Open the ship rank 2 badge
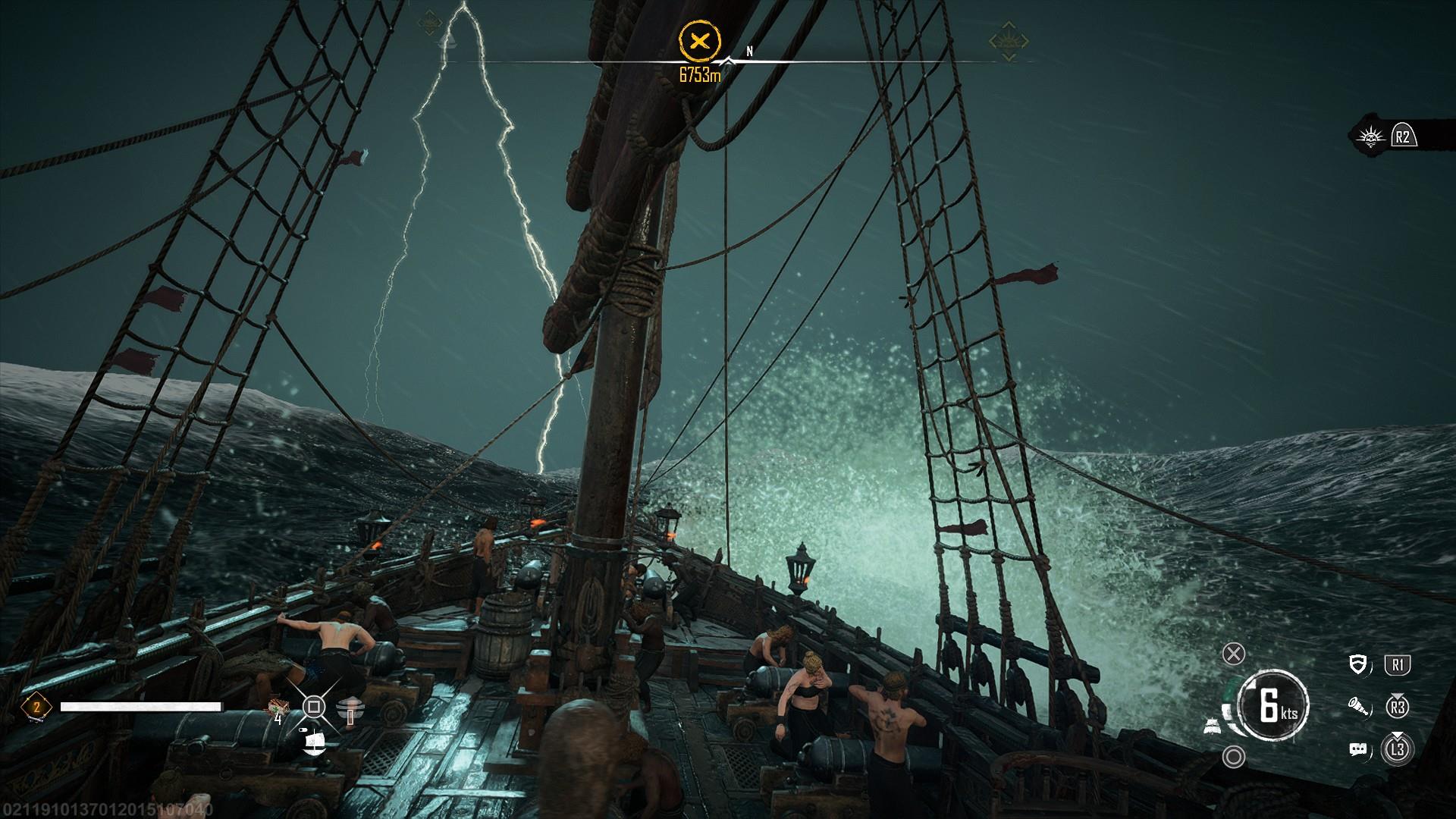The image size is (1456, 819). tap(36, 707)
